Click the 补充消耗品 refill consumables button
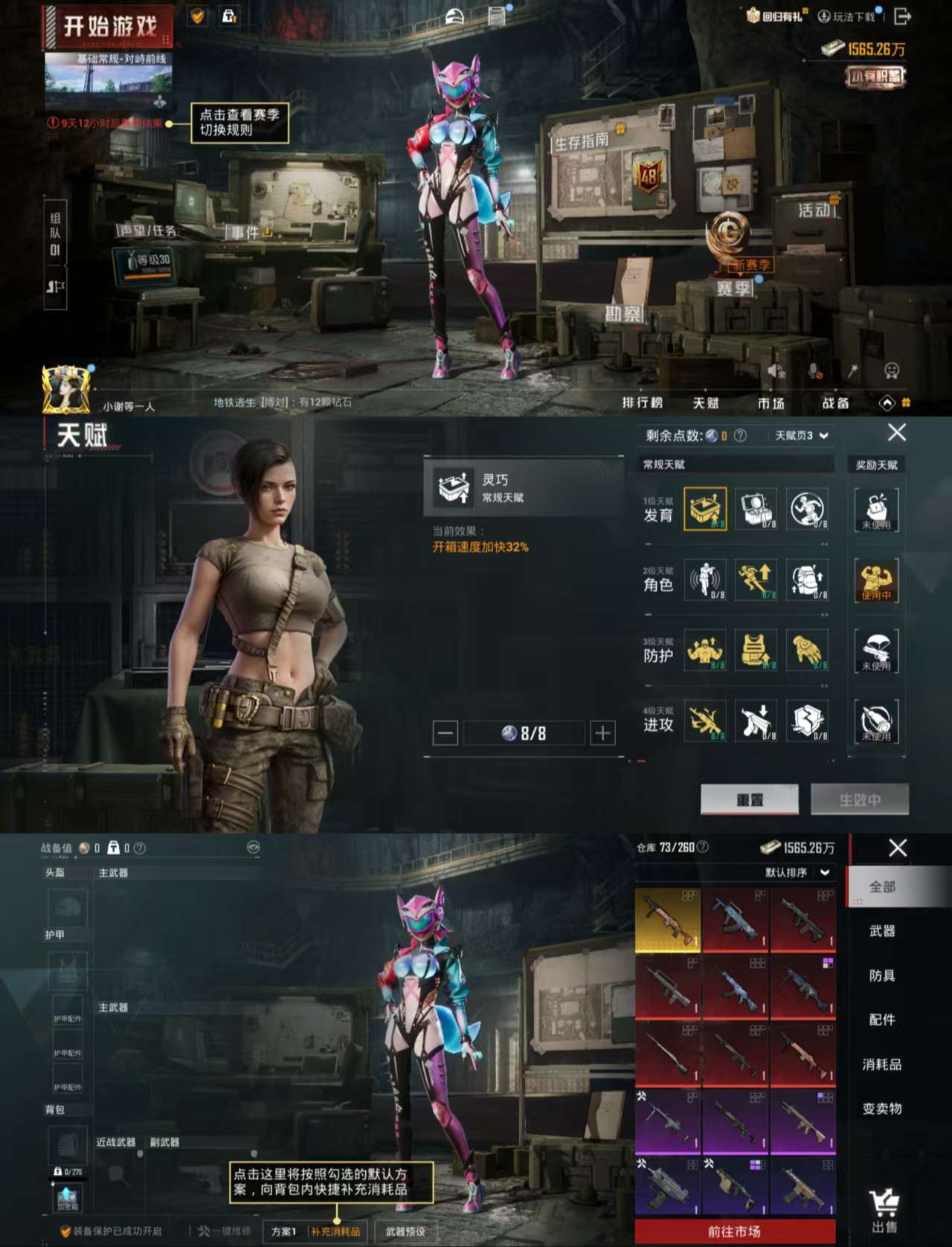 point(335,1231)
